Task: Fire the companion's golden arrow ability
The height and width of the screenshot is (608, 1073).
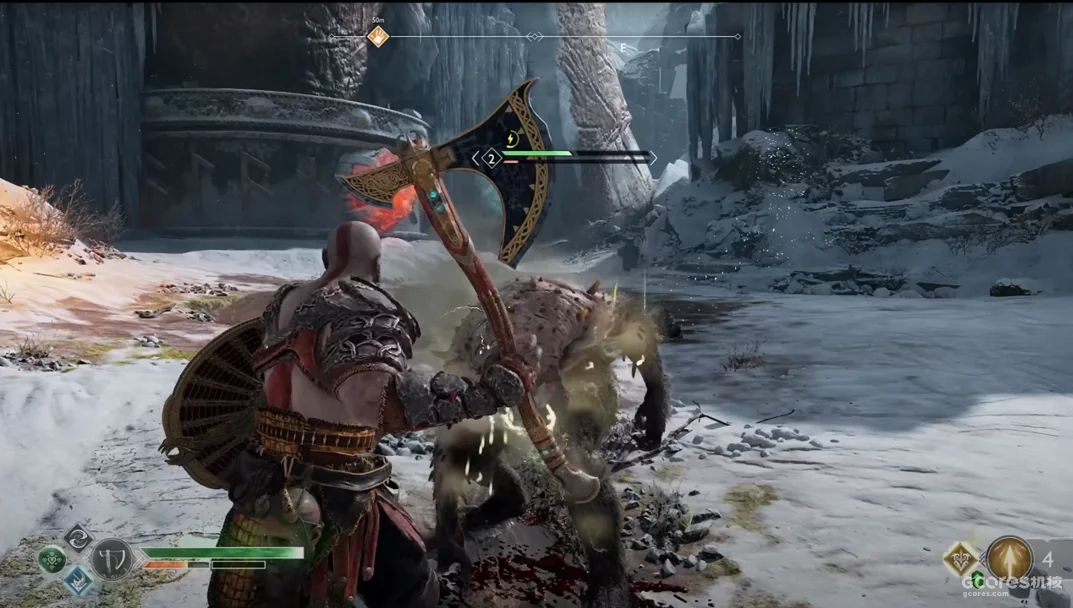Action: (x=1009, y=559)
